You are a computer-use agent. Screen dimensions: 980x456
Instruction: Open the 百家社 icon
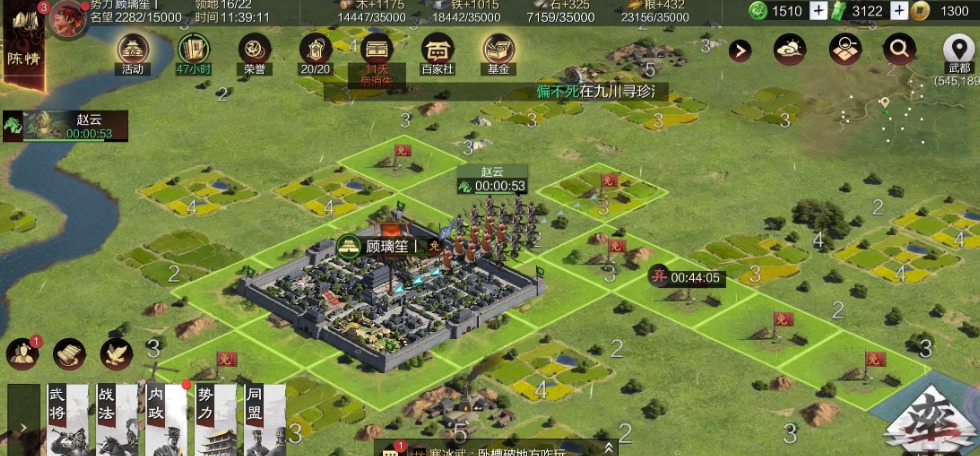pos(437,50)
